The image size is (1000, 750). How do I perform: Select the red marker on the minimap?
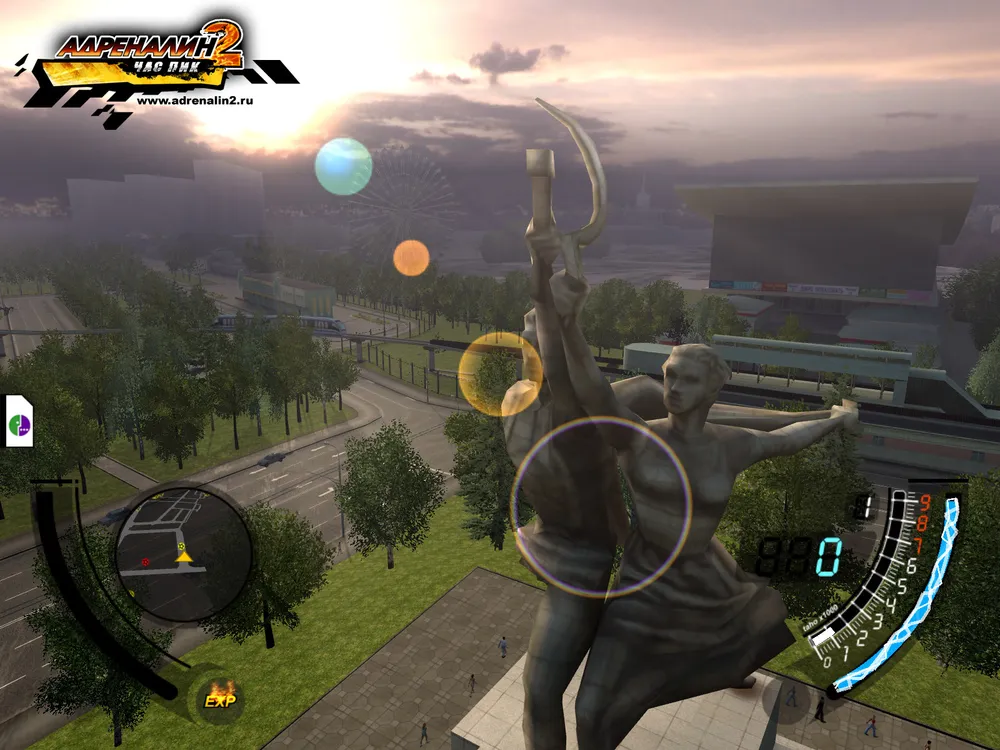click(x=145, y=562)
